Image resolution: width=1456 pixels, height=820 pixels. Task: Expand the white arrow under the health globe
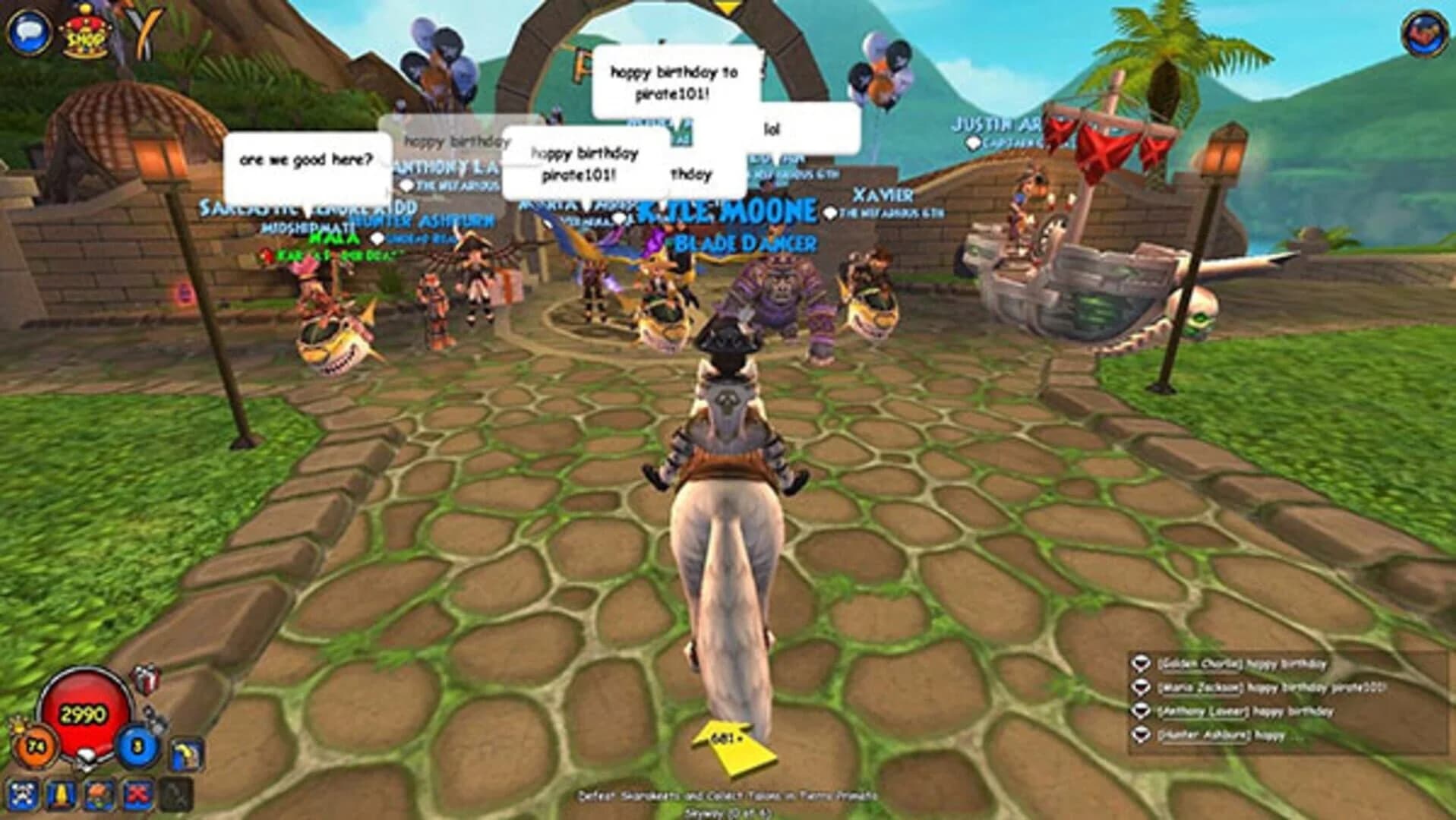click(85, 761)
